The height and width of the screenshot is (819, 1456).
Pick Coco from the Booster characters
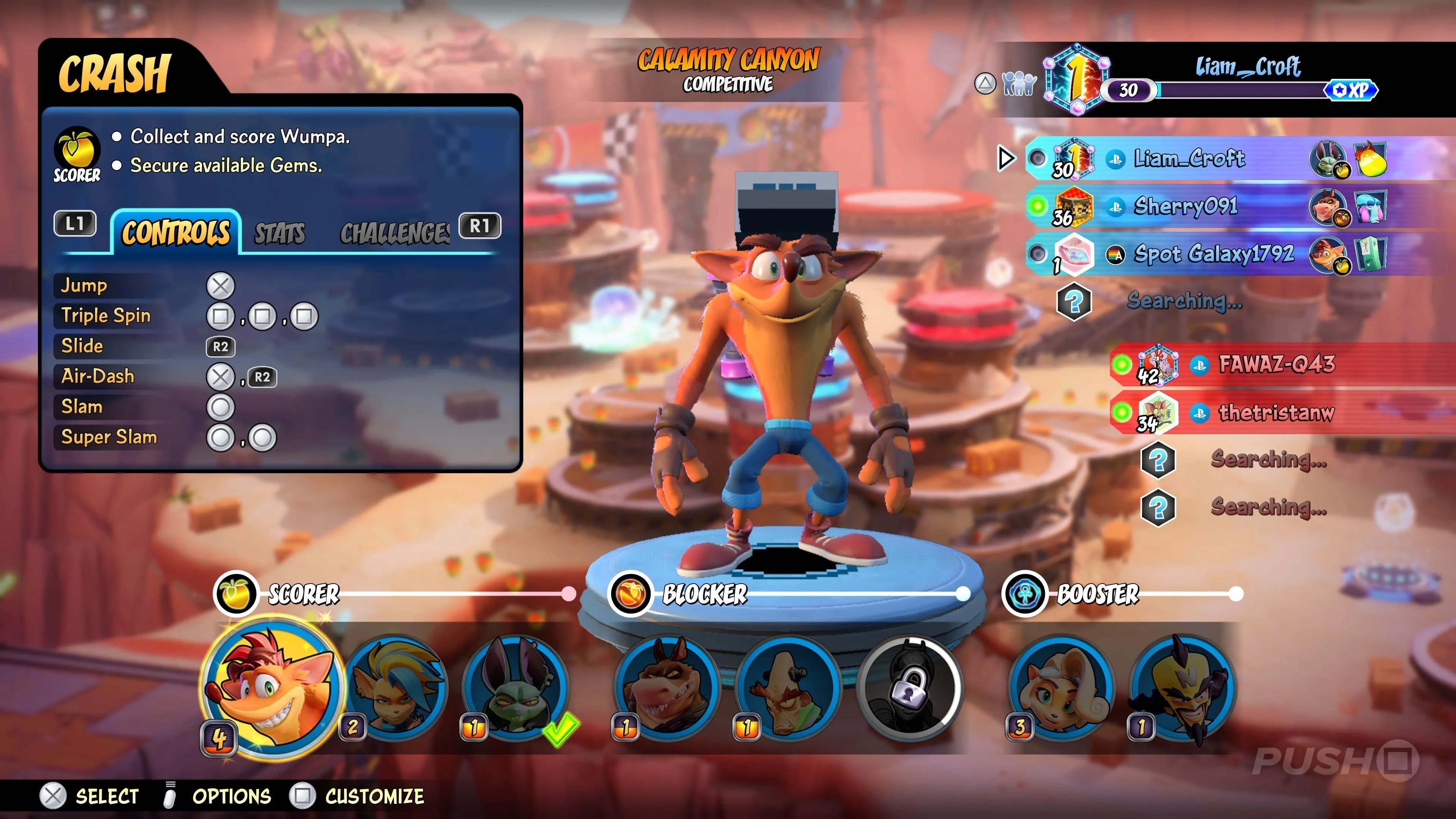(1062, 690)
